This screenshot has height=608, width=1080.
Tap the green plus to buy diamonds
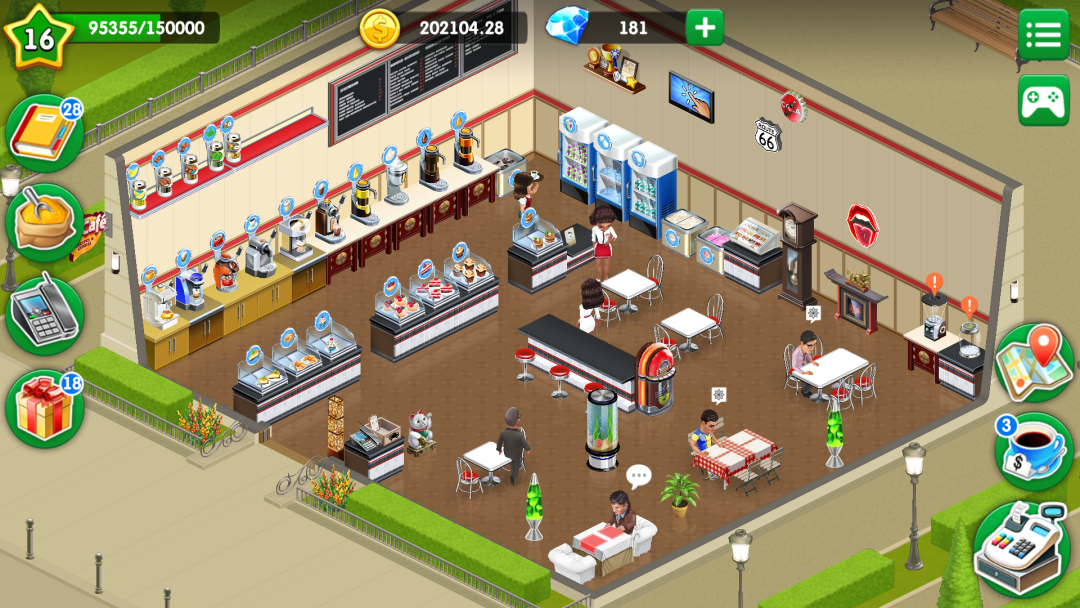704,28
